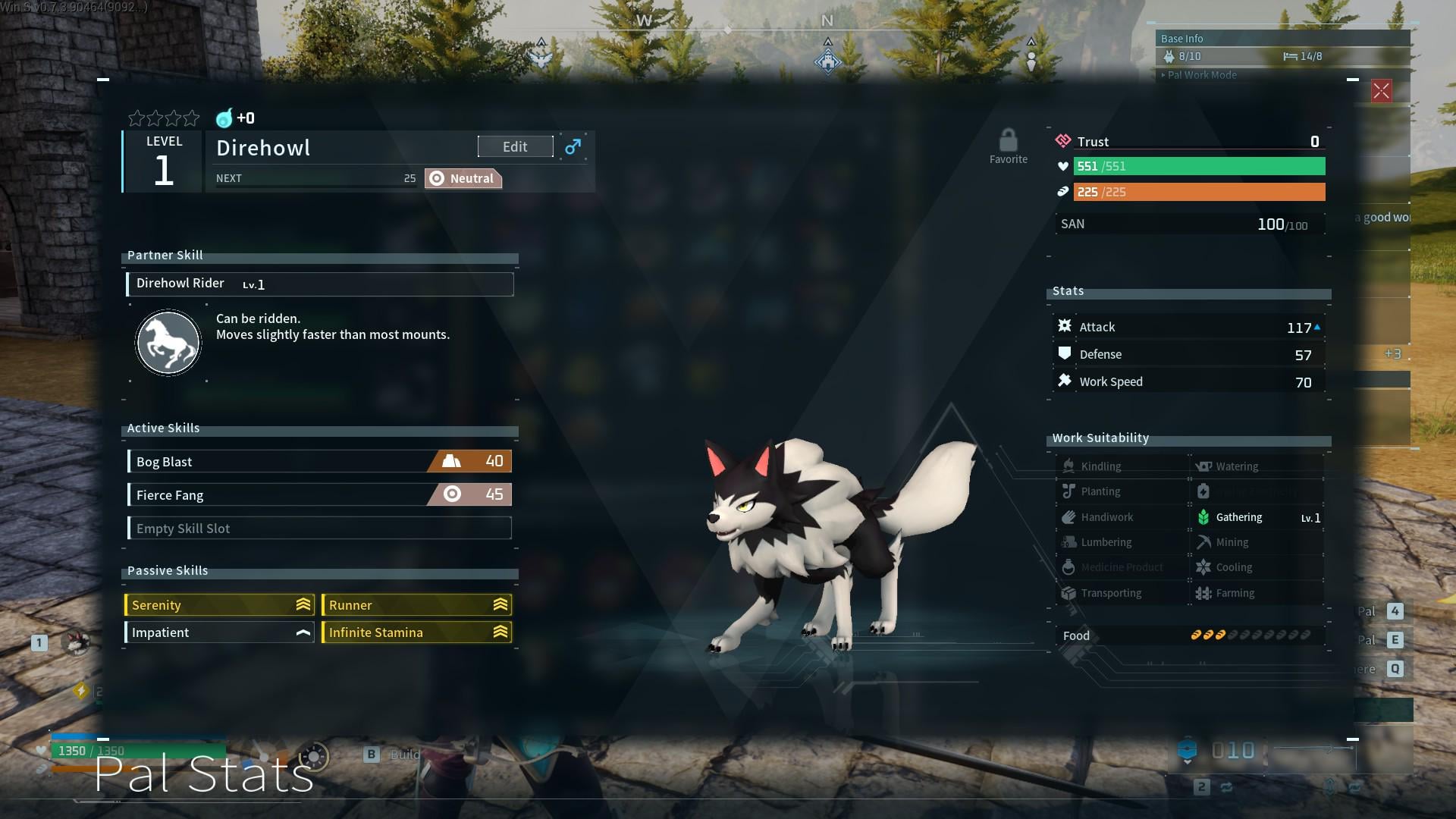This screenshot has width=1456, height=819.
Task: Inspect the Serenity passive skill
Action: pos(220,605)
